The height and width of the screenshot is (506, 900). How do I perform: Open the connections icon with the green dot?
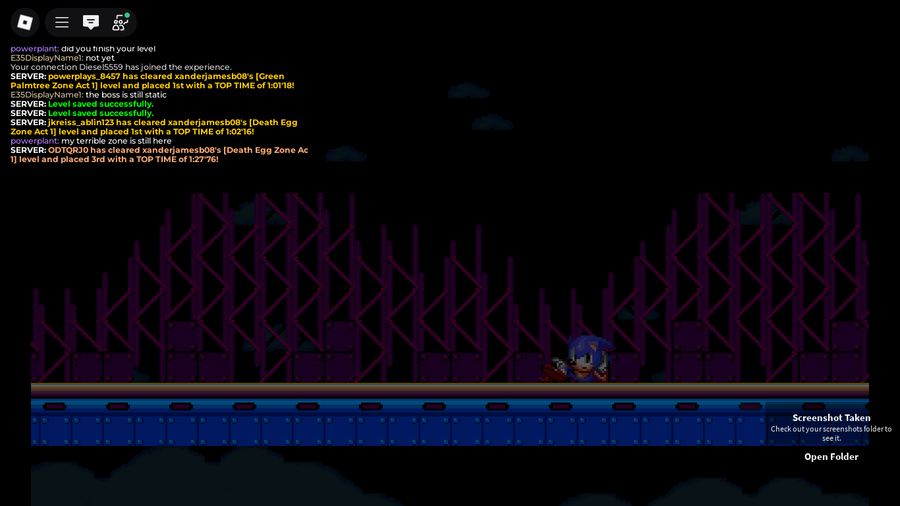pos(120,22)
